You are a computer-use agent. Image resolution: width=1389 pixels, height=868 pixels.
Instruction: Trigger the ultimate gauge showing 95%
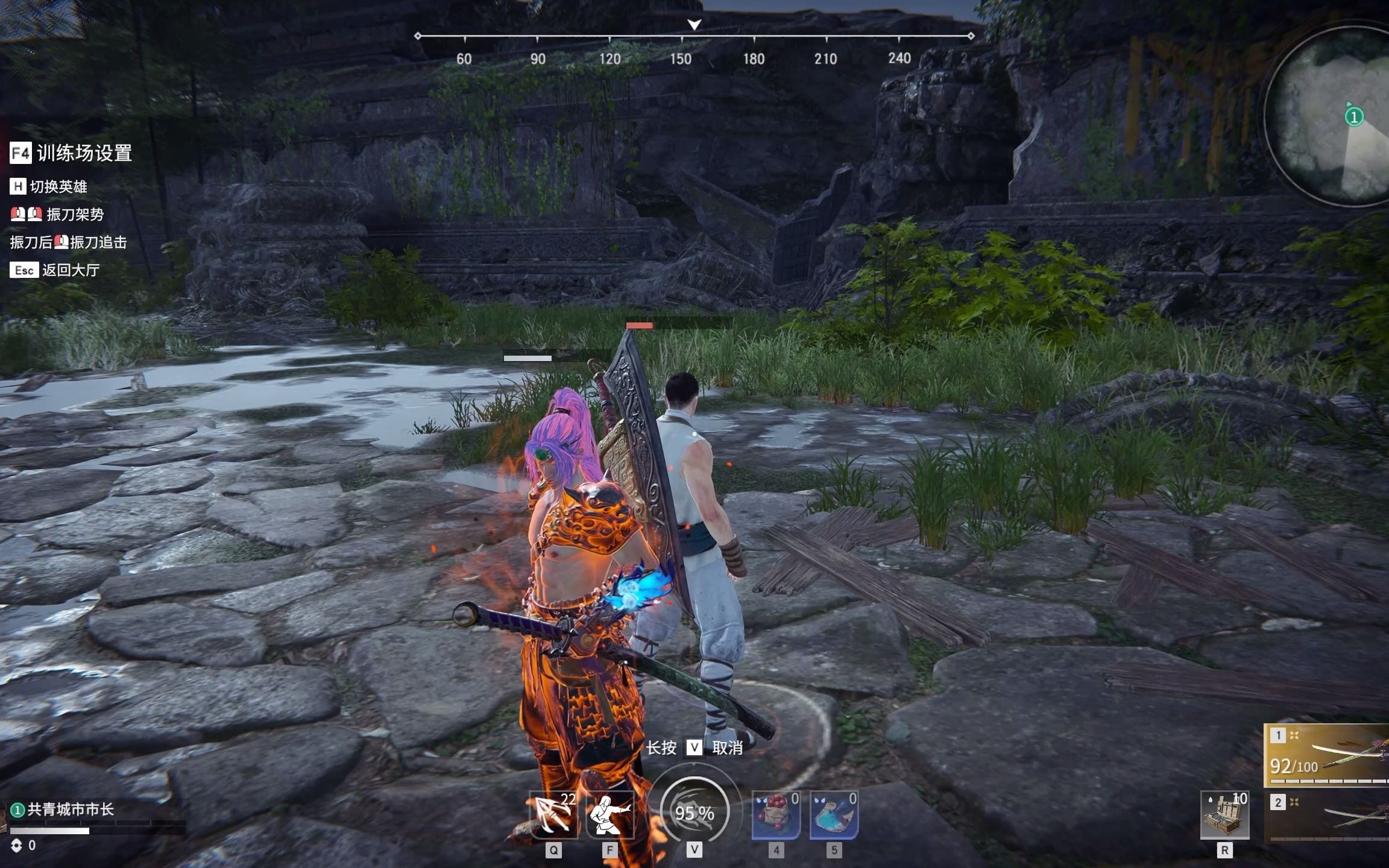point(694,812)
